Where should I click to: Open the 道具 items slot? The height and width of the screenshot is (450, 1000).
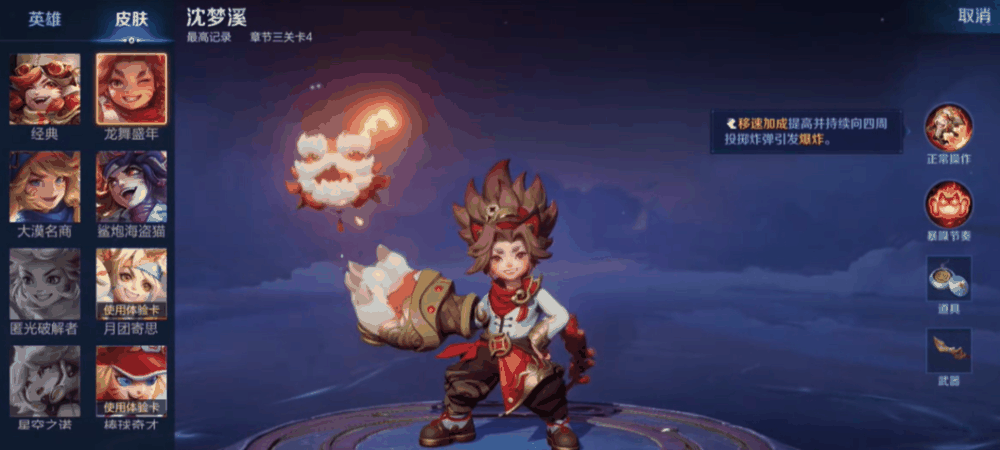pos(948,279)
